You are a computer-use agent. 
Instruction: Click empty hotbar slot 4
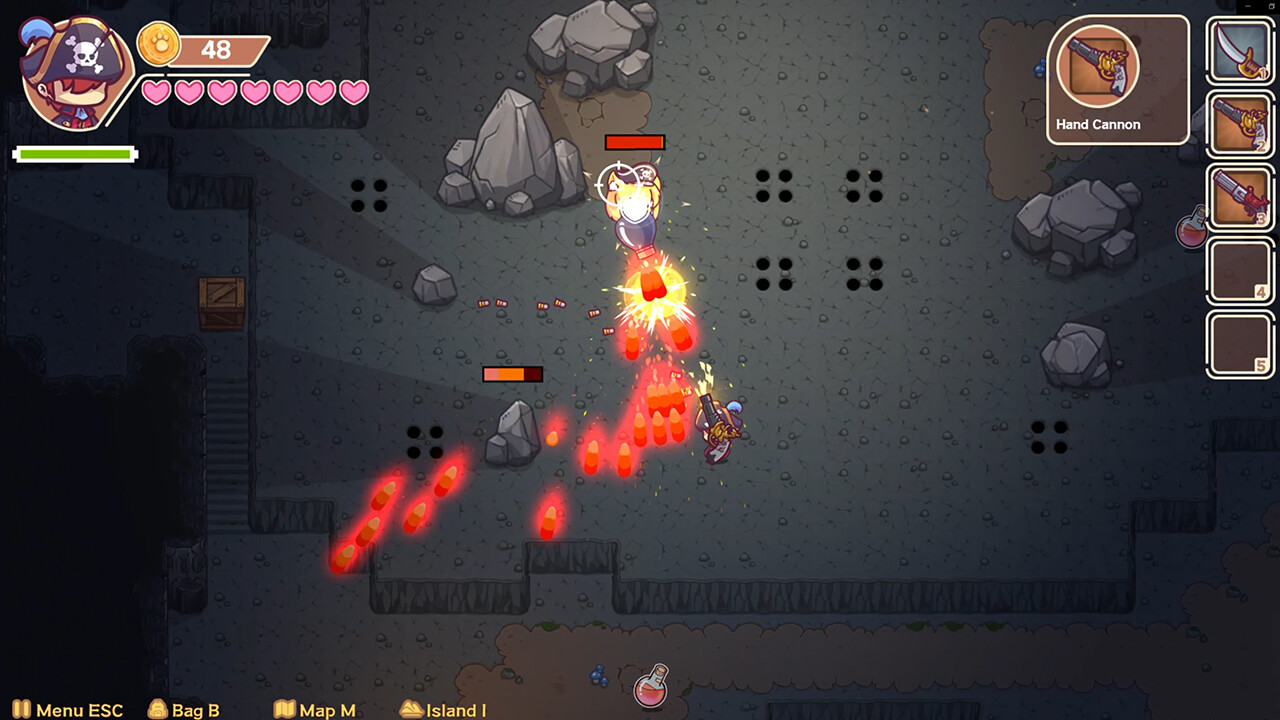point(1239,270)
